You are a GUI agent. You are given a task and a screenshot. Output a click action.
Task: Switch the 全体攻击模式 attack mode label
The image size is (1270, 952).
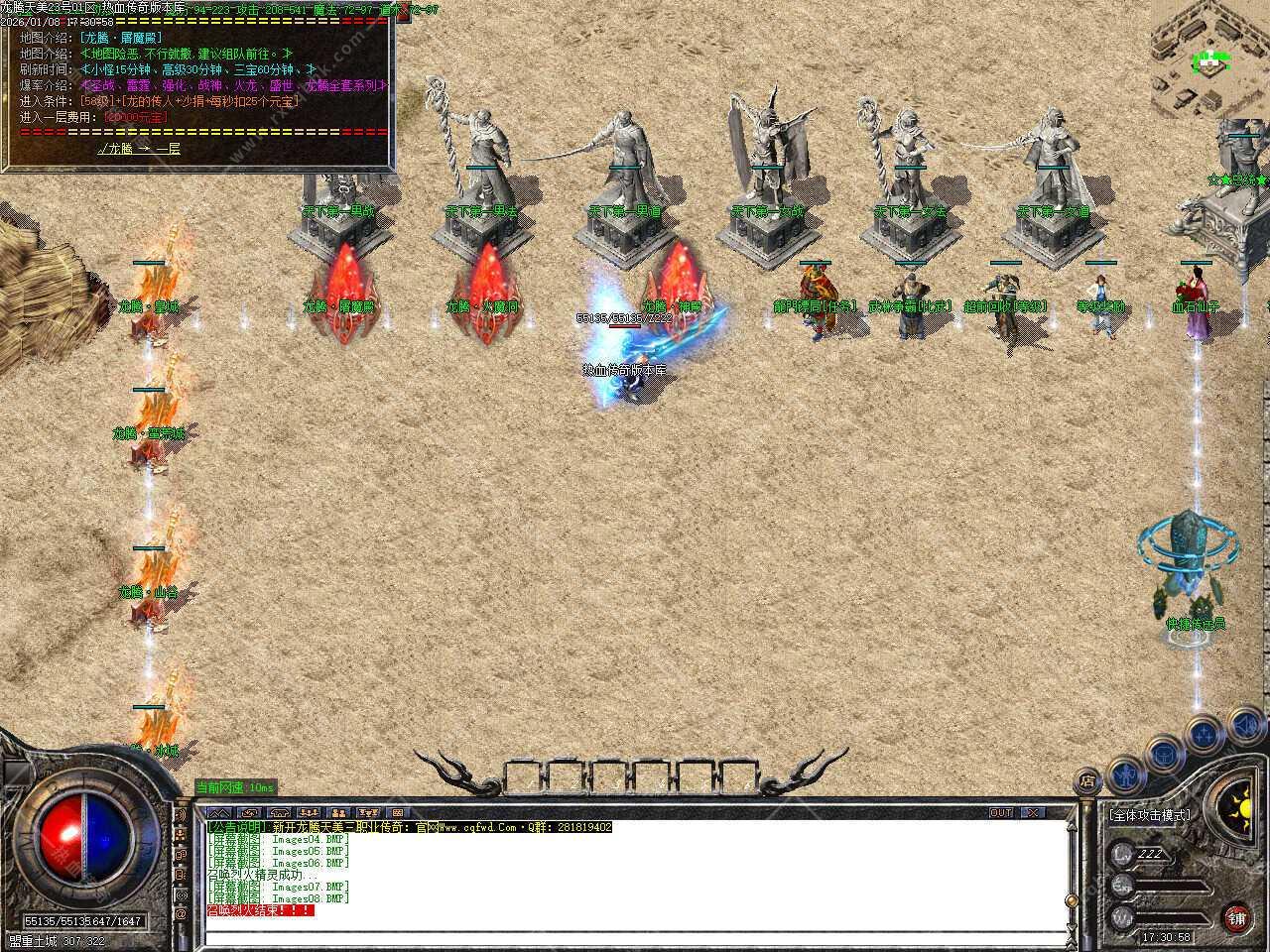pyautogui.click(x=1150, y=815)
